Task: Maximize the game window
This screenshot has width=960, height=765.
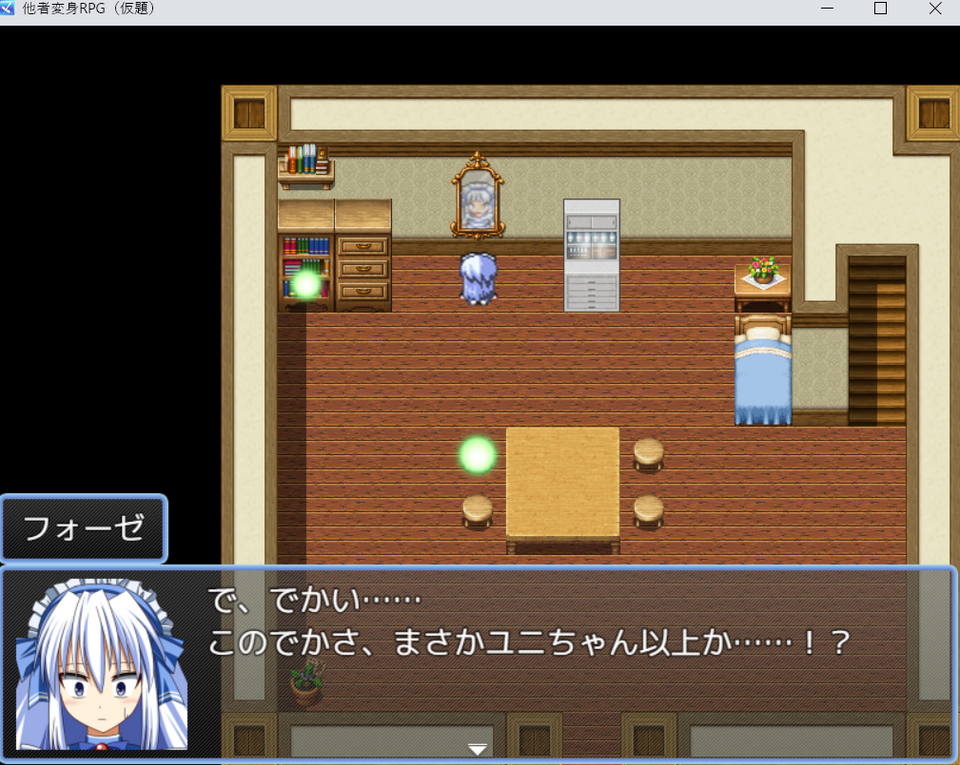Action: pos(880,9)
